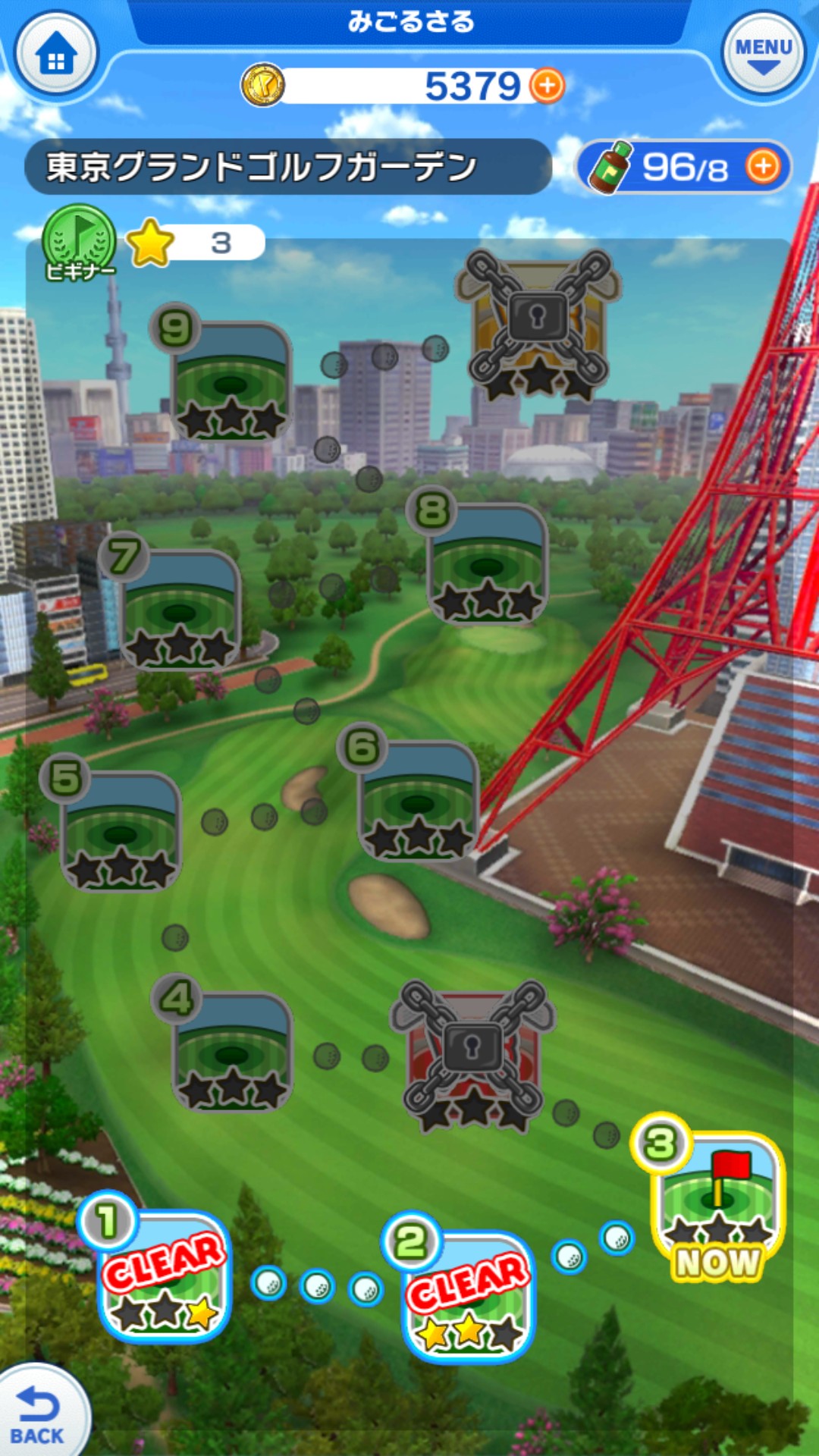Select hole 8 stage tile
This screenshot has width=819, height=1456.
pyautogui.click(x=487, y=563)
